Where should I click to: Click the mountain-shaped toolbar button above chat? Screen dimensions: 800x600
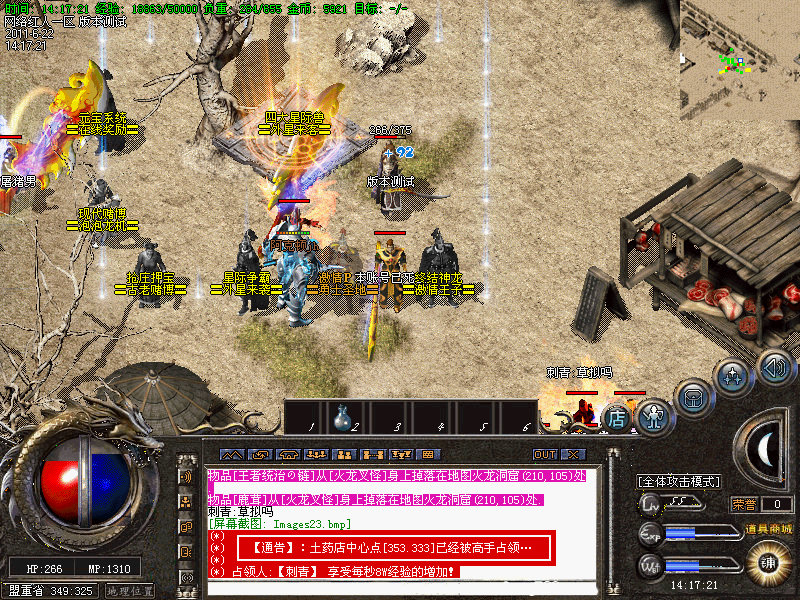coord(231,454)
